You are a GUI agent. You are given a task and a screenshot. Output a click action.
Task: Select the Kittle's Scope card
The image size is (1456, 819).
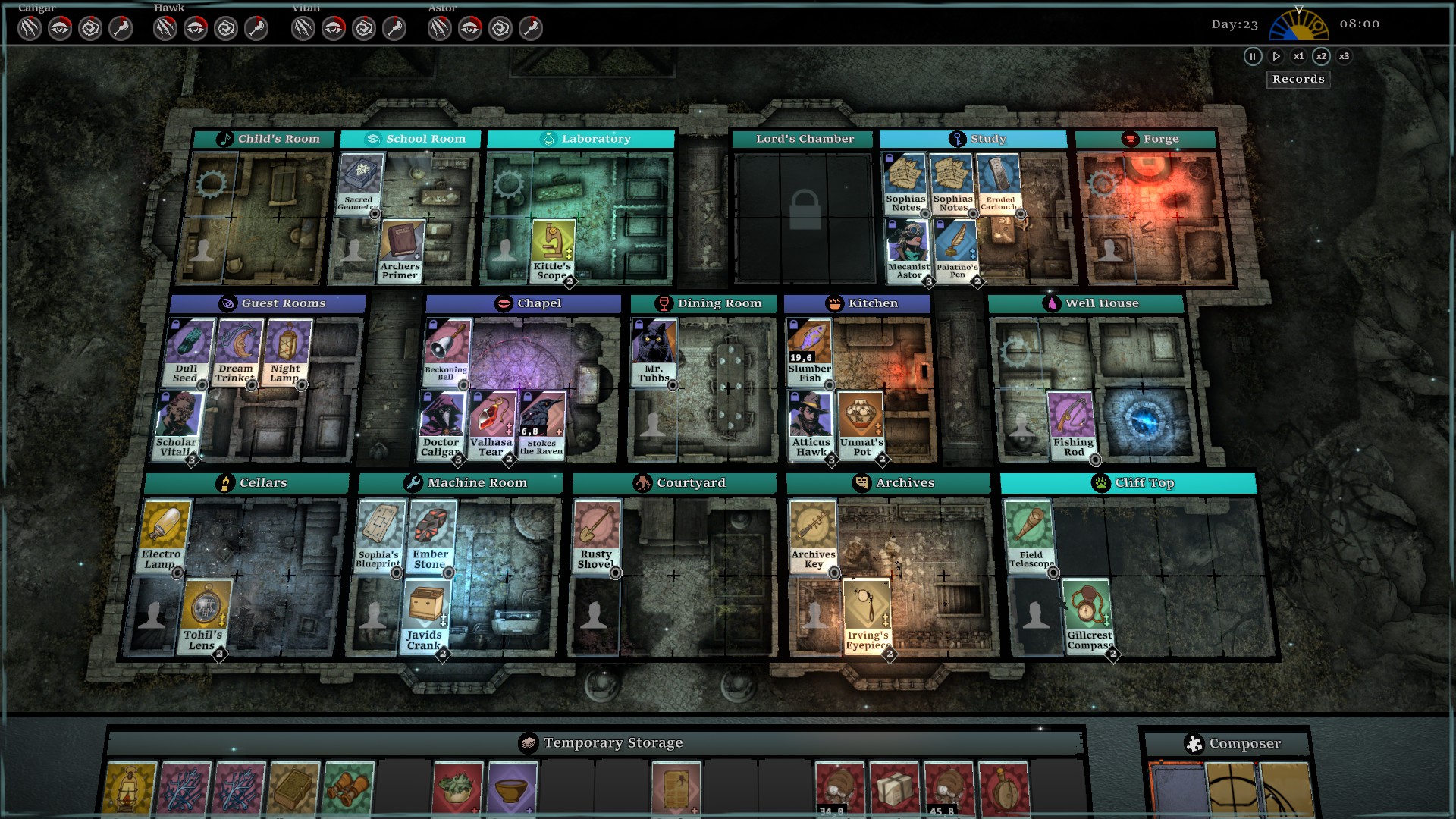click(552, 250)
